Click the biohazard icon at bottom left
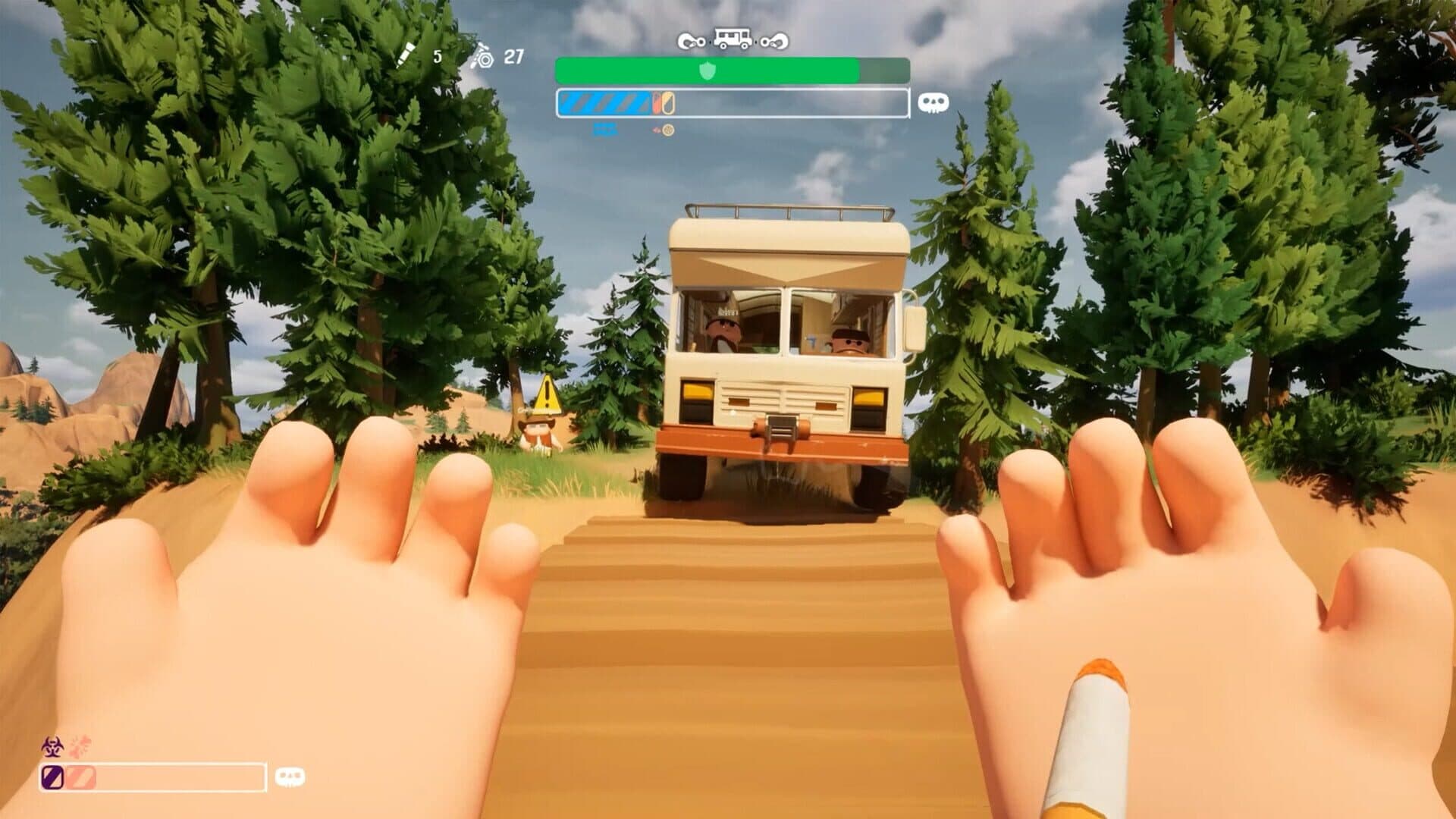The image size is (1456, 819). point(52,745)
